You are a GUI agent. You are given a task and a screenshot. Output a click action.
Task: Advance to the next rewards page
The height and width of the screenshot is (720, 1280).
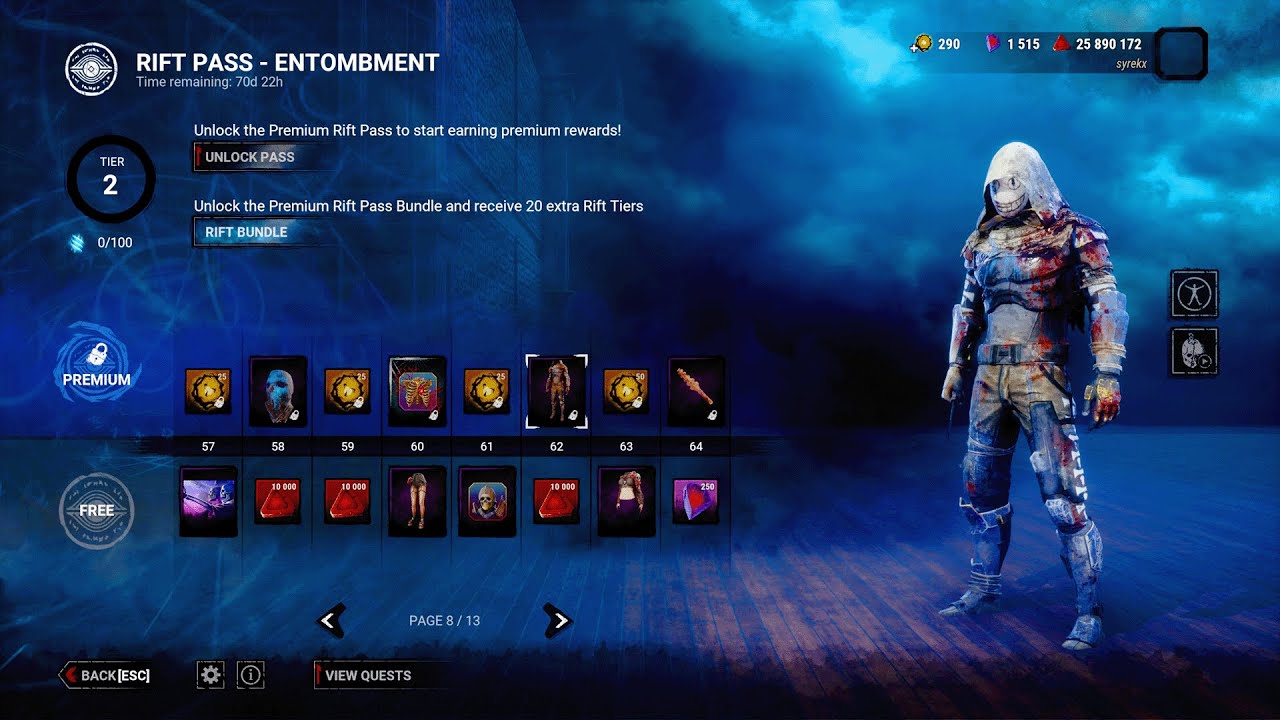point(558,621)
